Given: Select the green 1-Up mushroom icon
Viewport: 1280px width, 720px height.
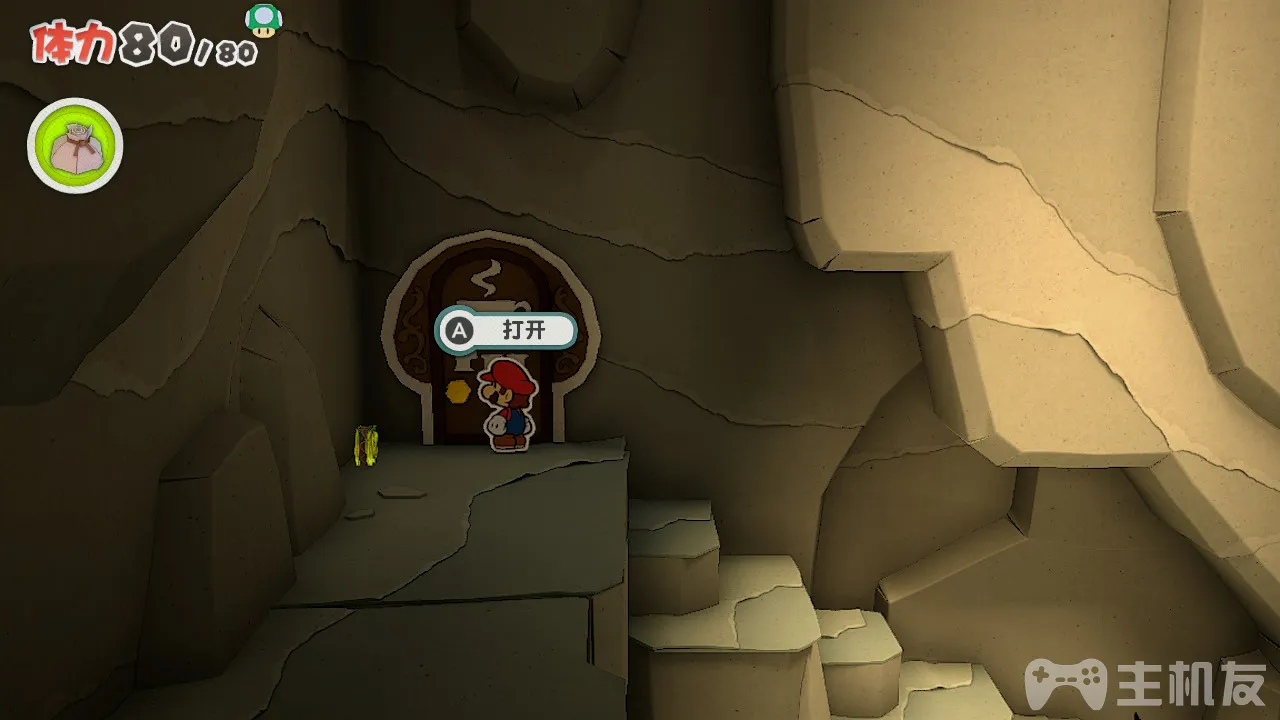Looking at the screenshot, I should [x=263, y=21].
